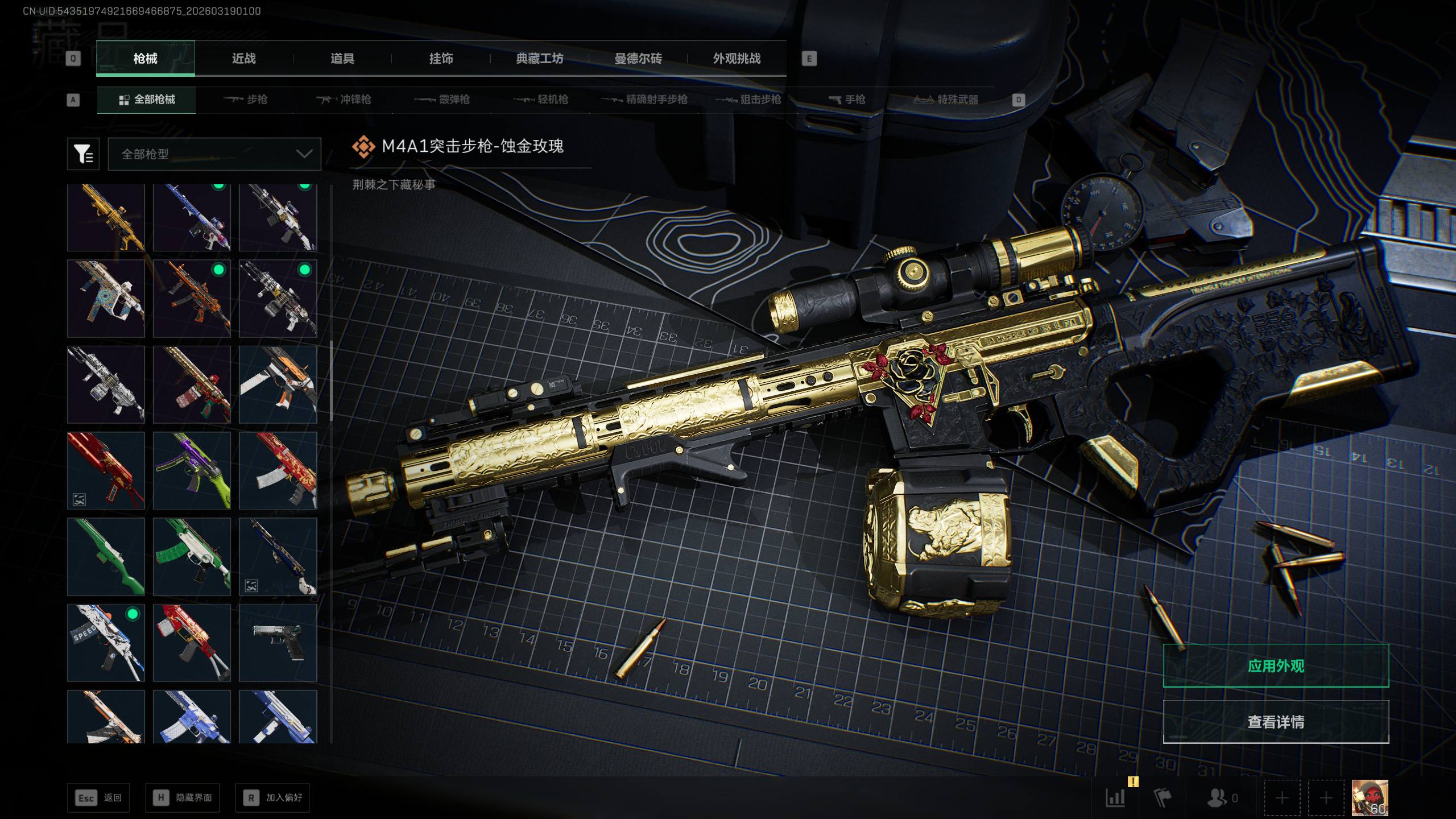Image resolution: width=1456 pixels, height=819 pixels.
Task: Select the purple and lime SMG skin
Action: coord(192,470)
